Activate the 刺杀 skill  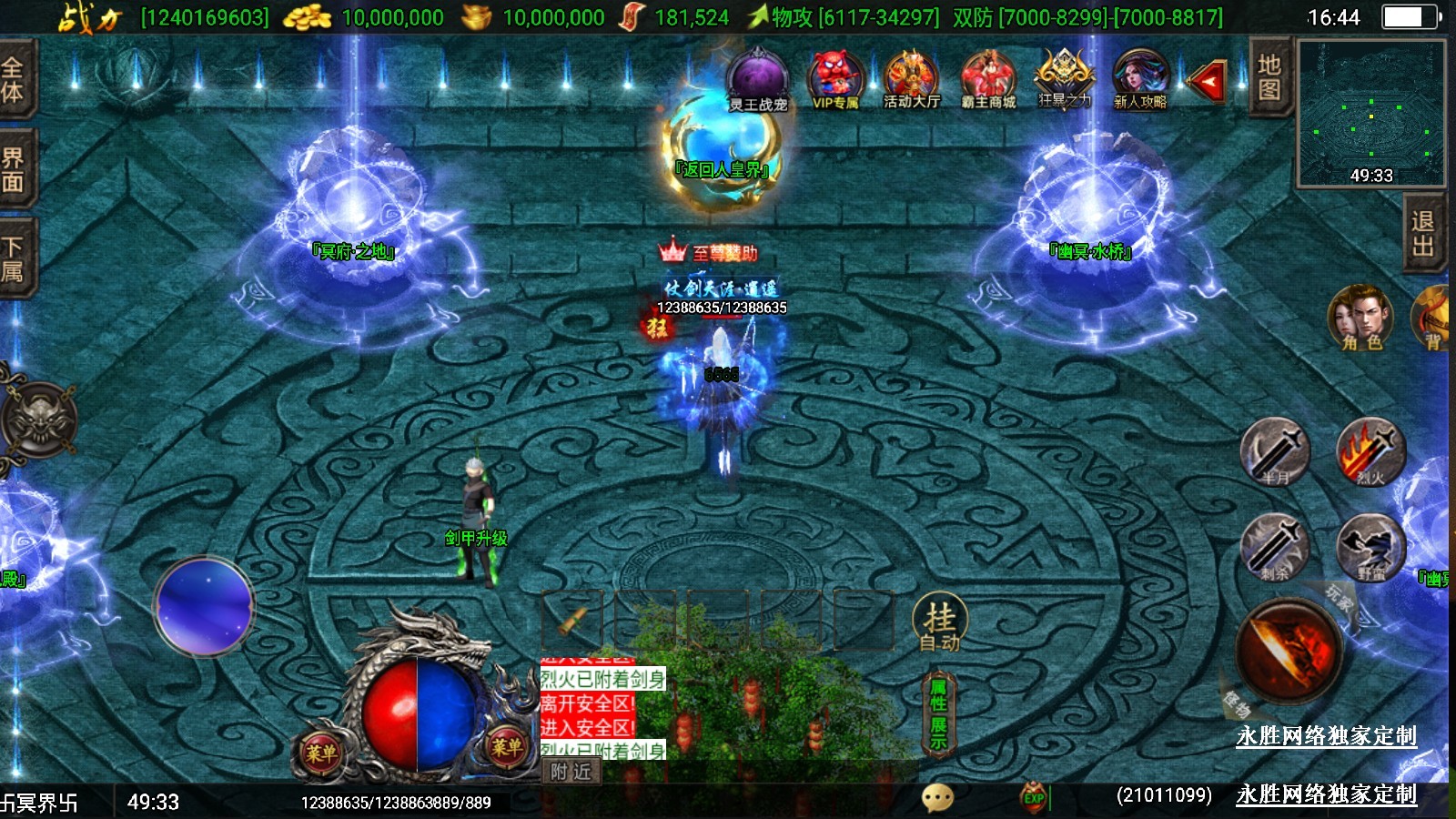[1275, 547]
